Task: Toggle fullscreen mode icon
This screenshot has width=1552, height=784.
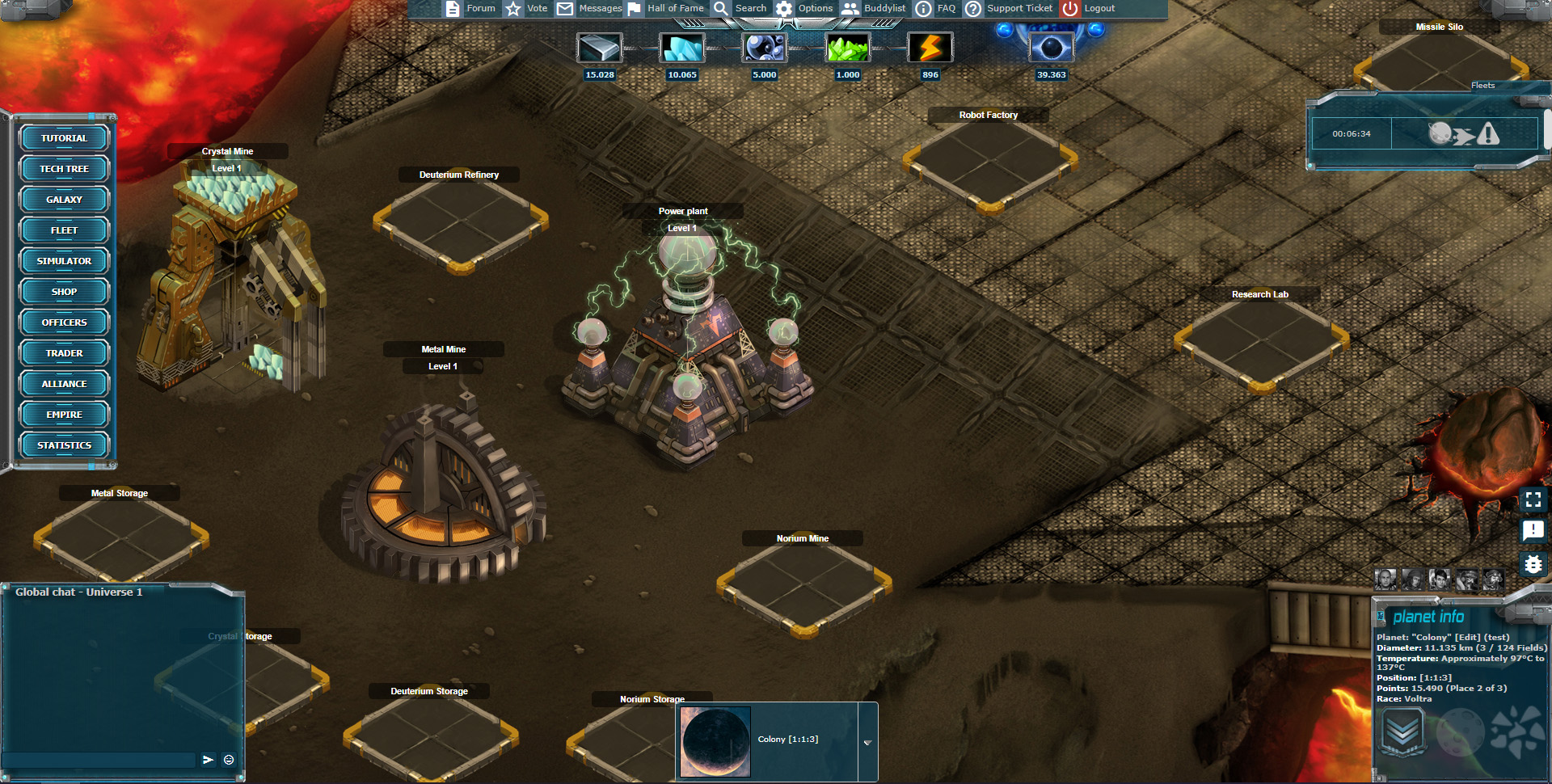Action: point(1533,499)
